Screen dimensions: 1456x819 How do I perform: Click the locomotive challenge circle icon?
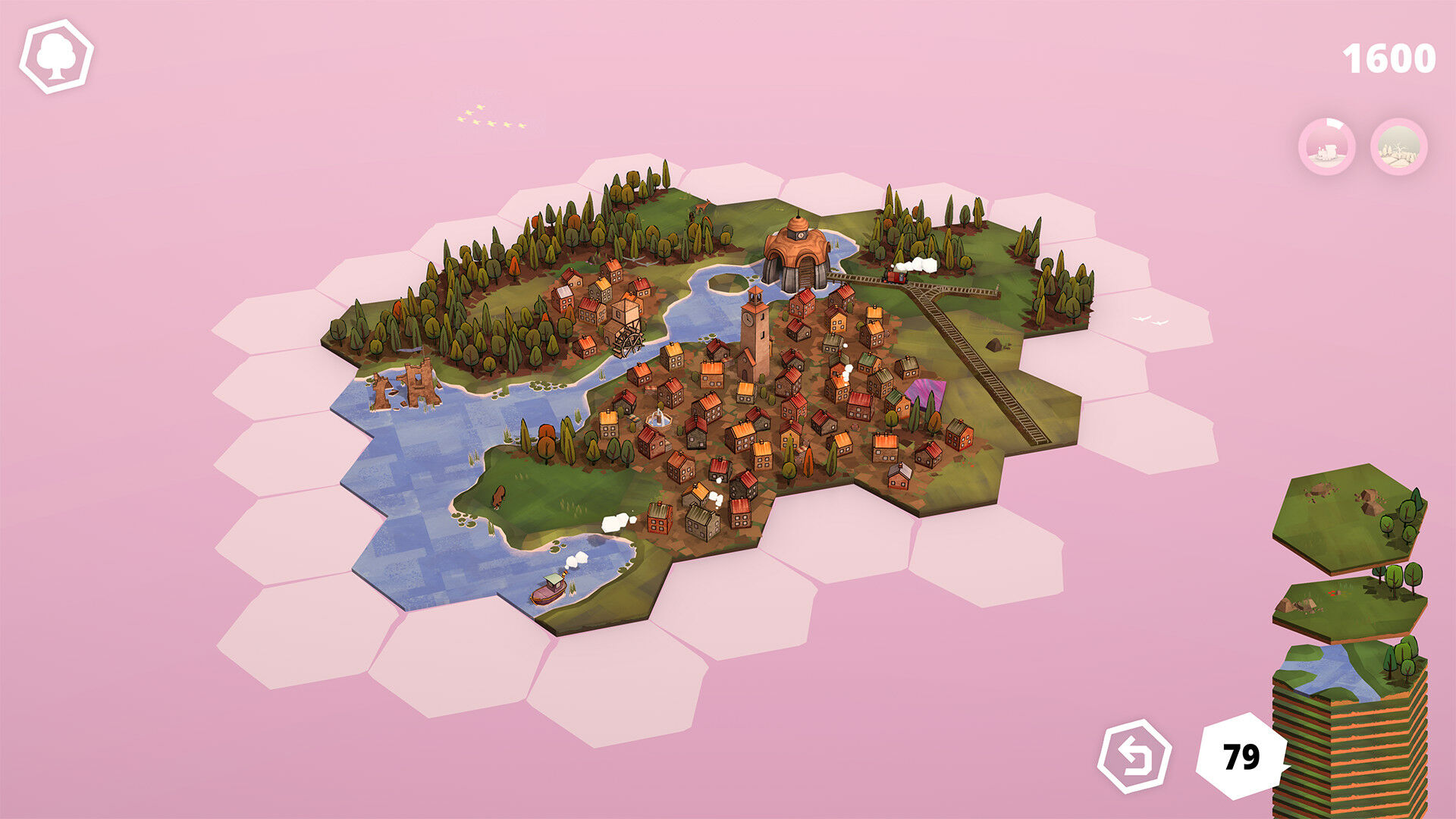[1326, 147]
